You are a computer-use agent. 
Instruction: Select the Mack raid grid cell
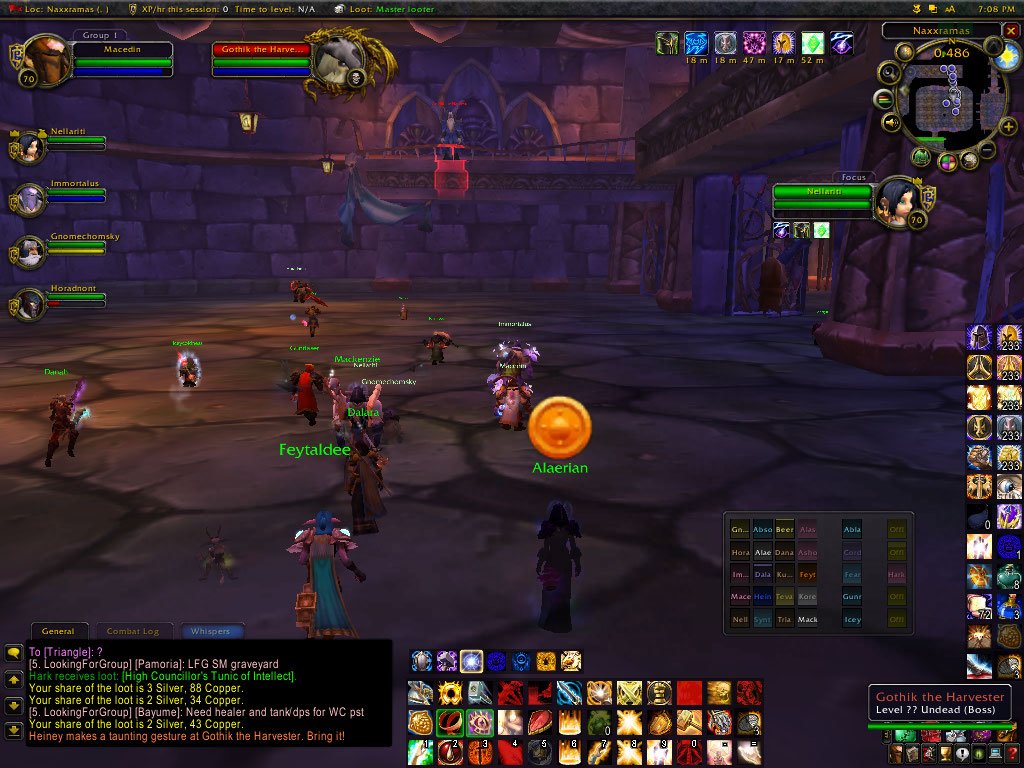[808, 620]
